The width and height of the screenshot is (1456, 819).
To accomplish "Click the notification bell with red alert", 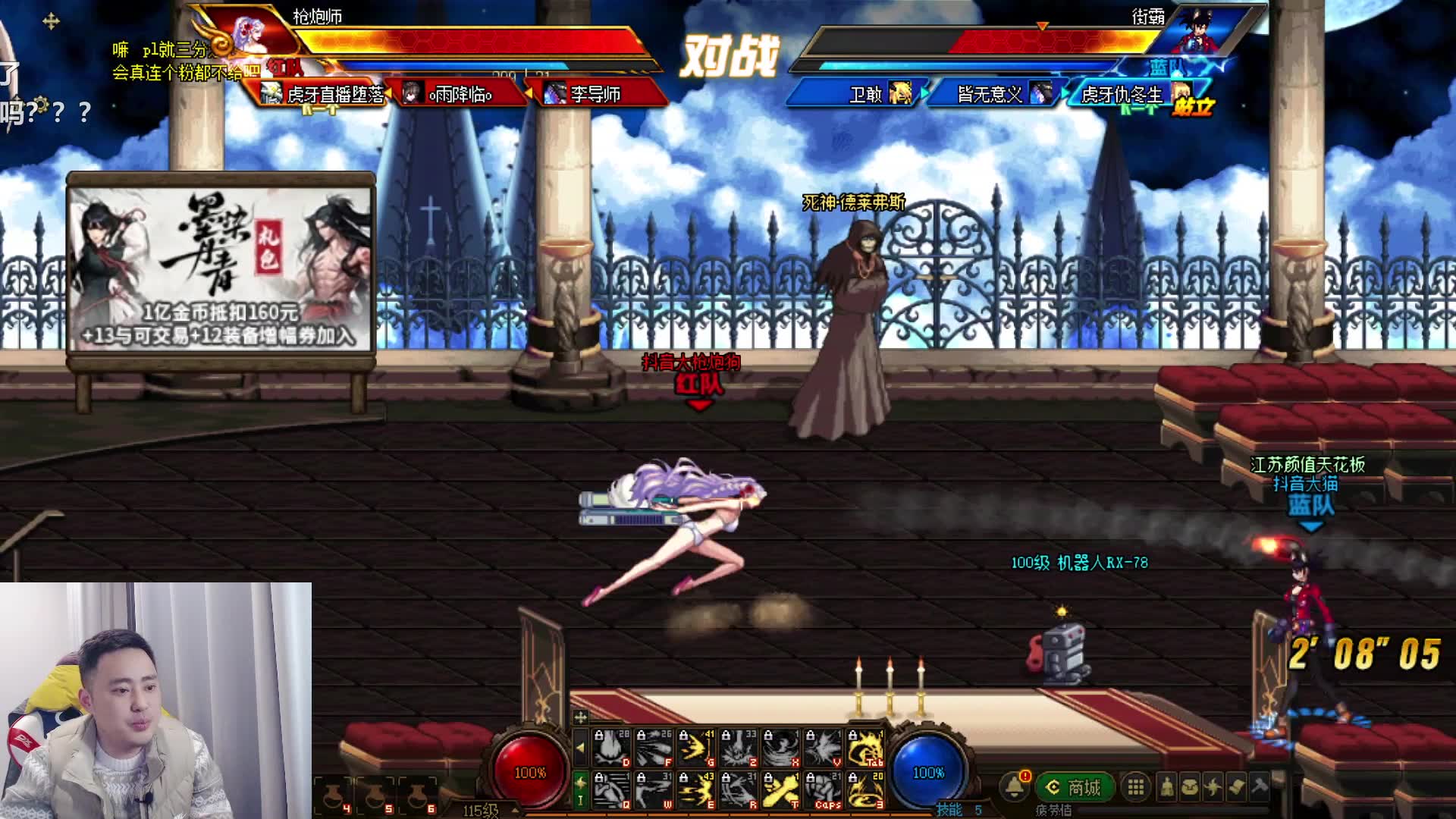I will pyautogui.click(x=1015, y=786).
